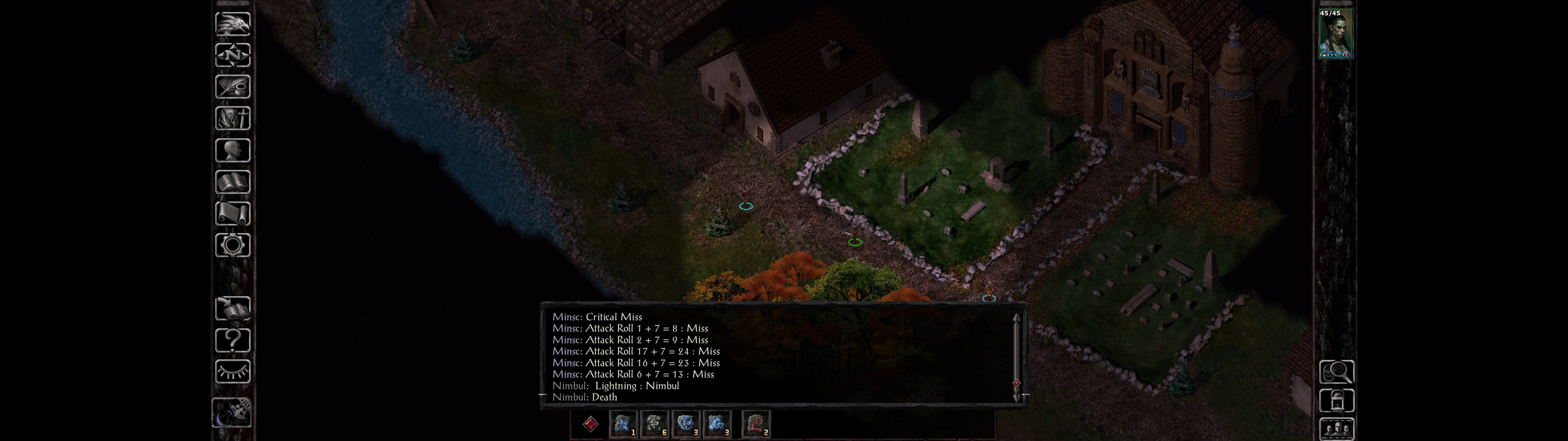Image resolution: width=1568 pixels, height=441 pixels.
Task: Cast the blue crossed-hands spell
Action: [x=622, y=424]
